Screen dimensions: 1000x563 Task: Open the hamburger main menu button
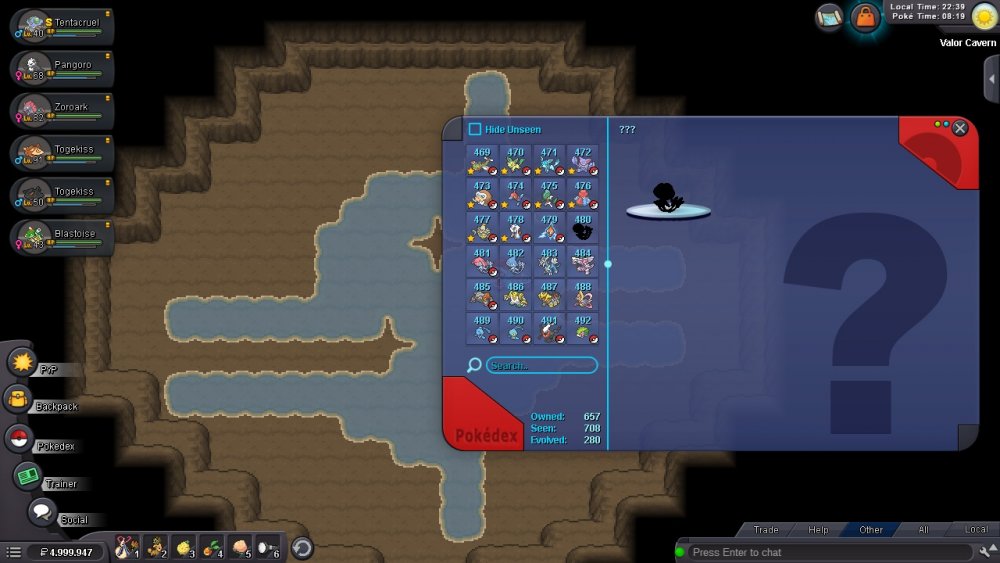pos(14,552)
